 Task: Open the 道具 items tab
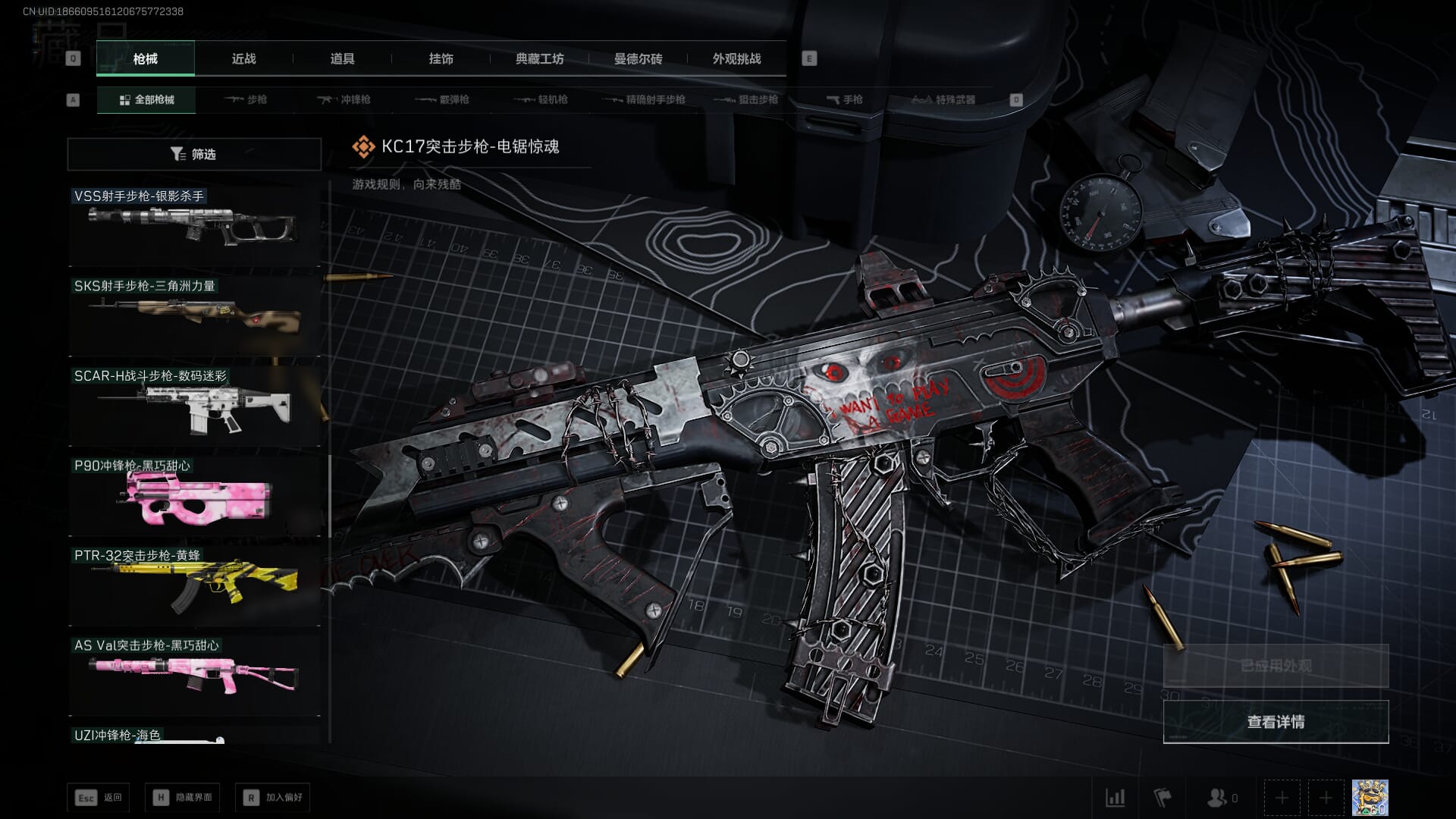tap(342, 59)
